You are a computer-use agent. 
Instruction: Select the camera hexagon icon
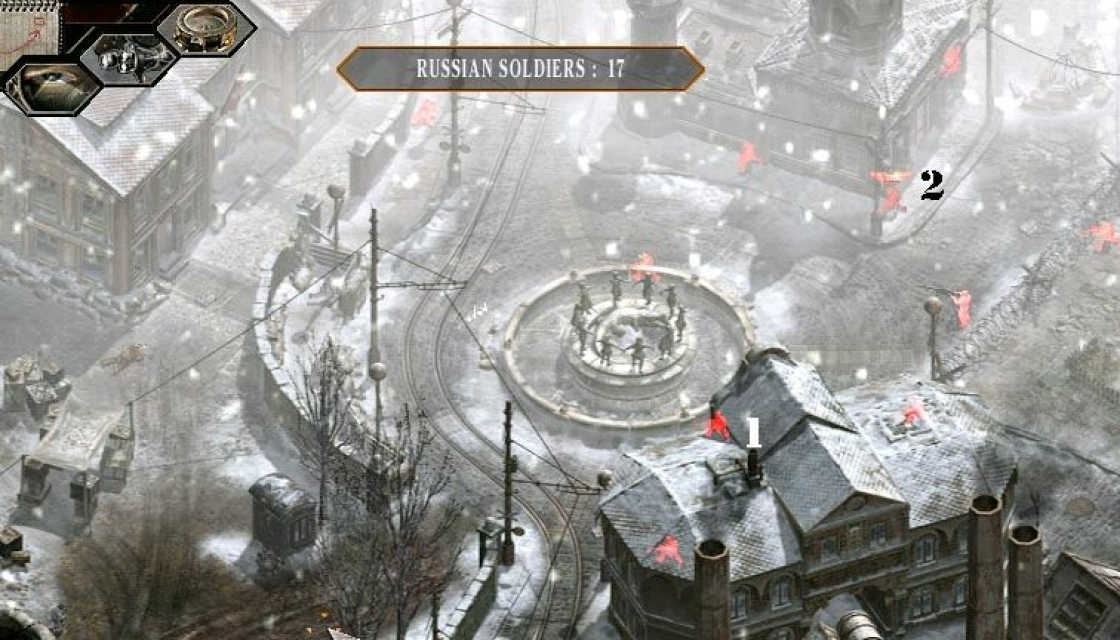pos(129,59)
